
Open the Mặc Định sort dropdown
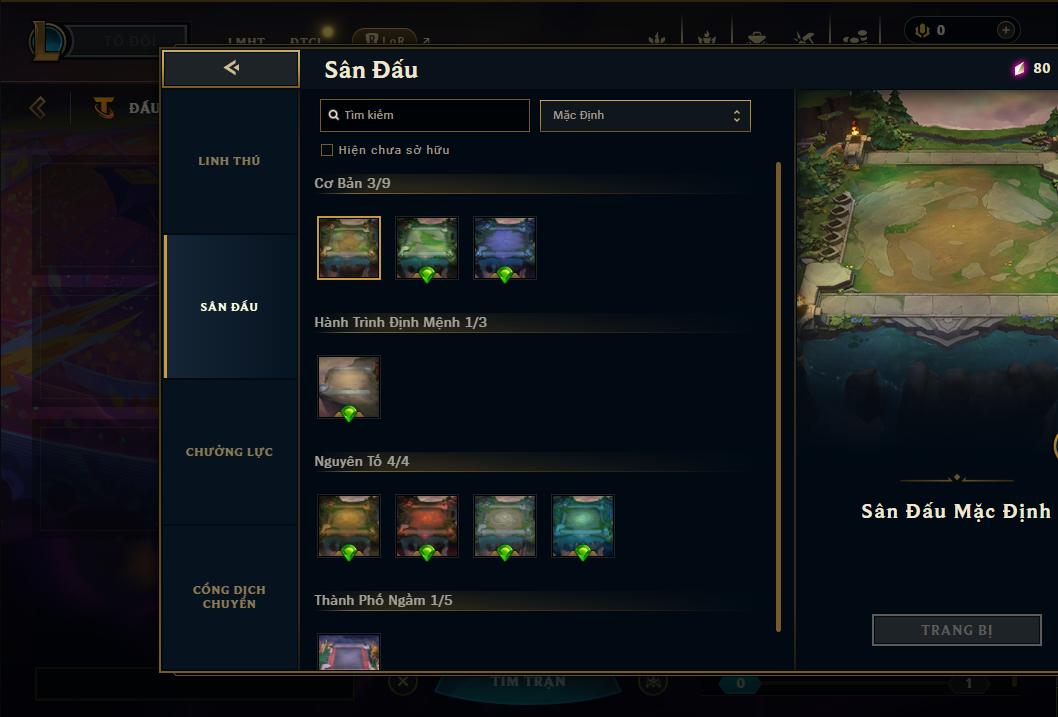pos(645,115)
